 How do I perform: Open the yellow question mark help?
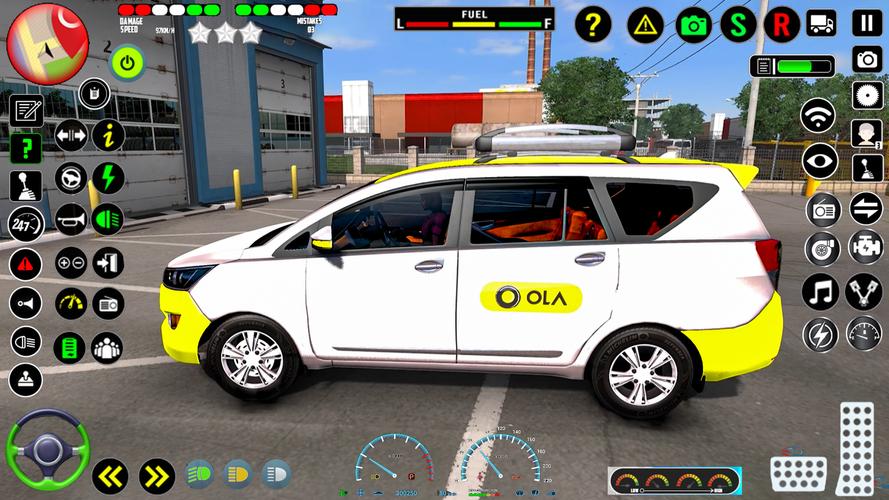pos(592,23)
